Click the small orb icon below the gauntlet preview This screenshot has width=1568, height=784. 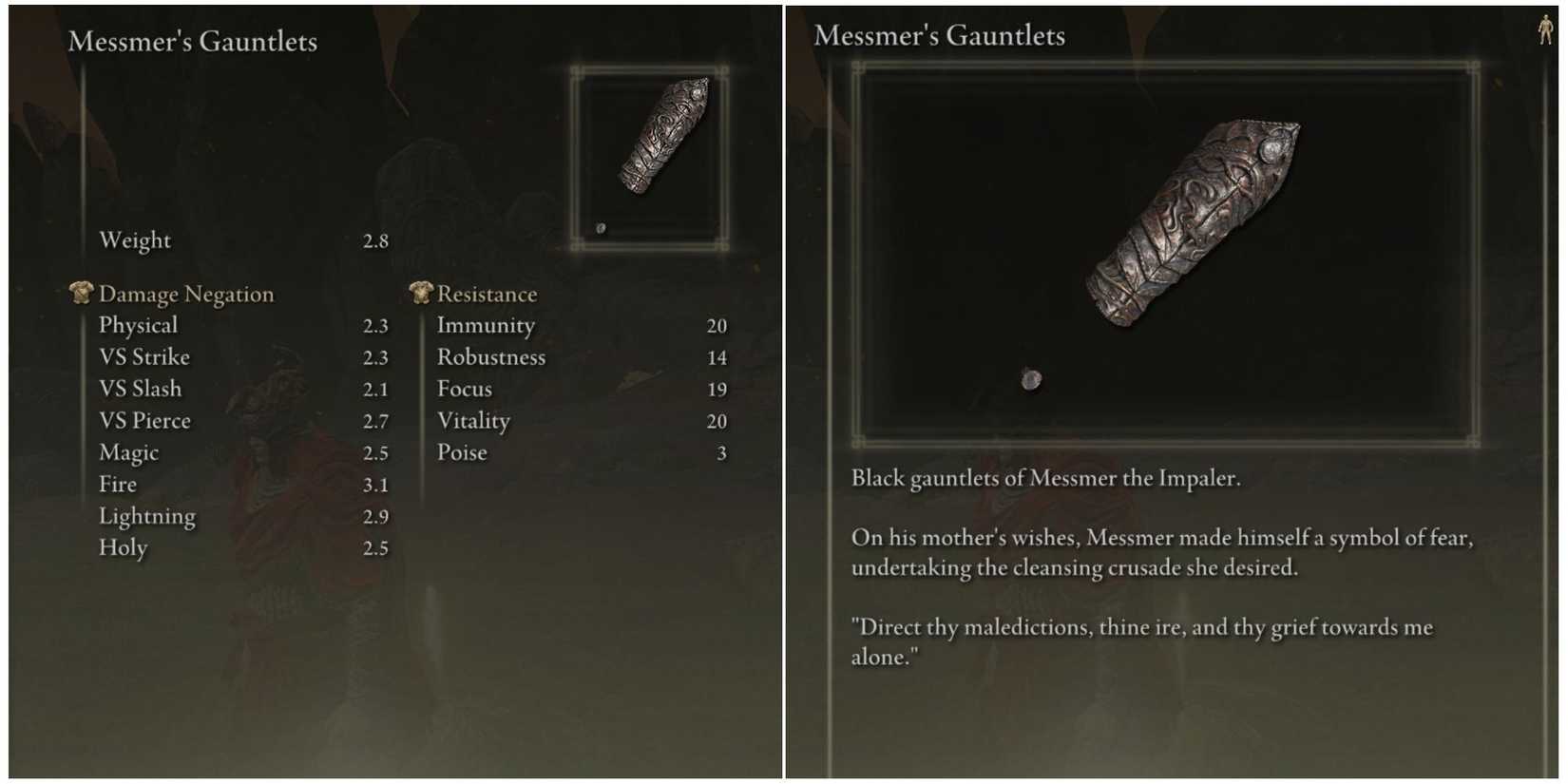1030,377
